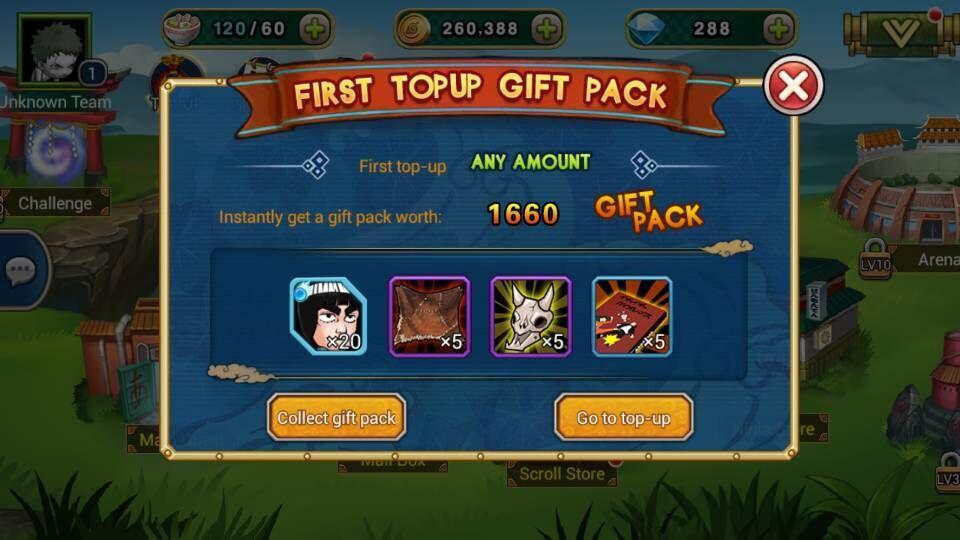Viewport: 960px width, 540px height.
Task: Enter the Scroll Store
Action: coord(561,474)
